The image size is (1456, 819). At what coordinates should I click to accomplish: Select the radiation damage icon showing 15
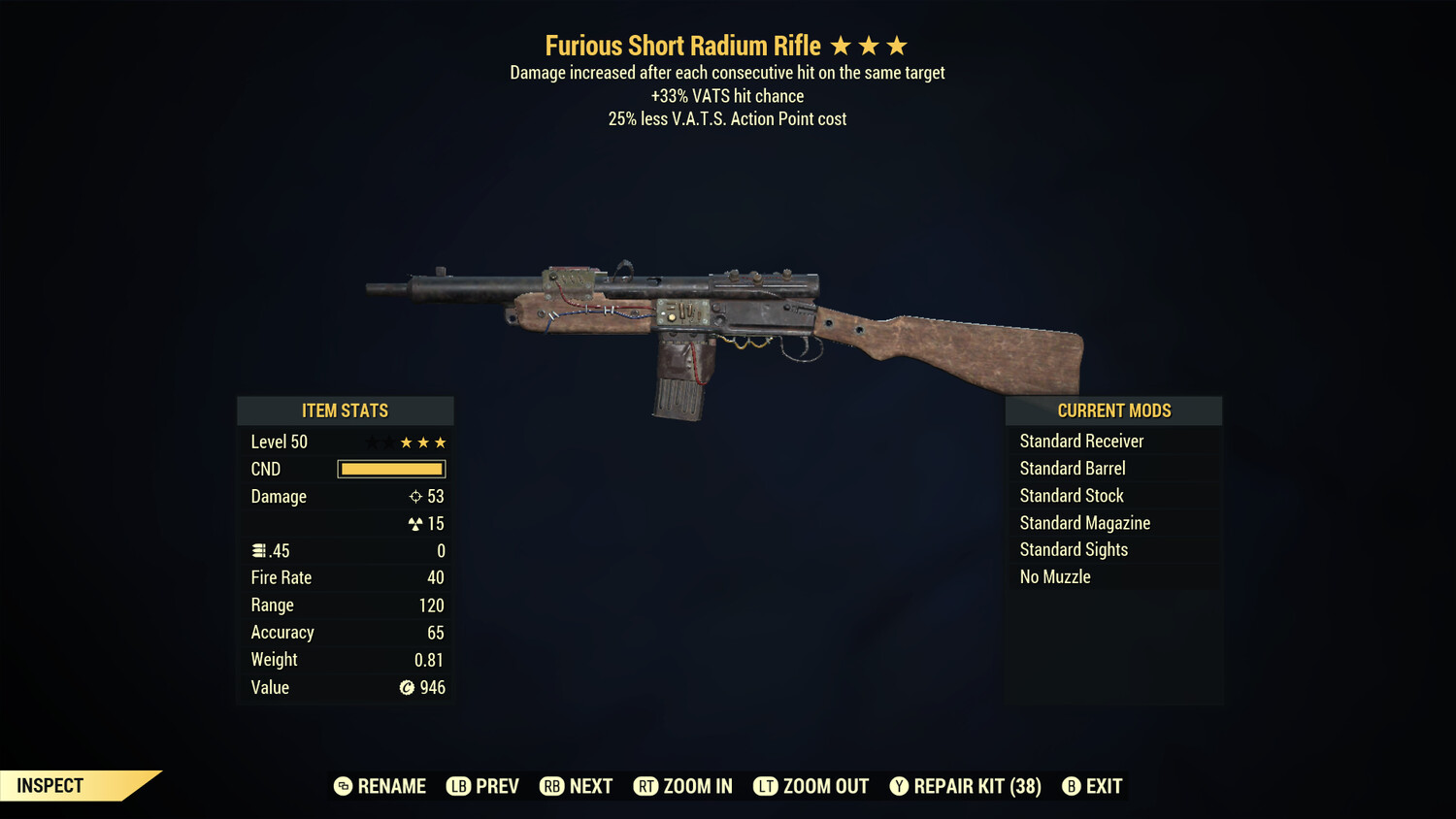point(417,523)
